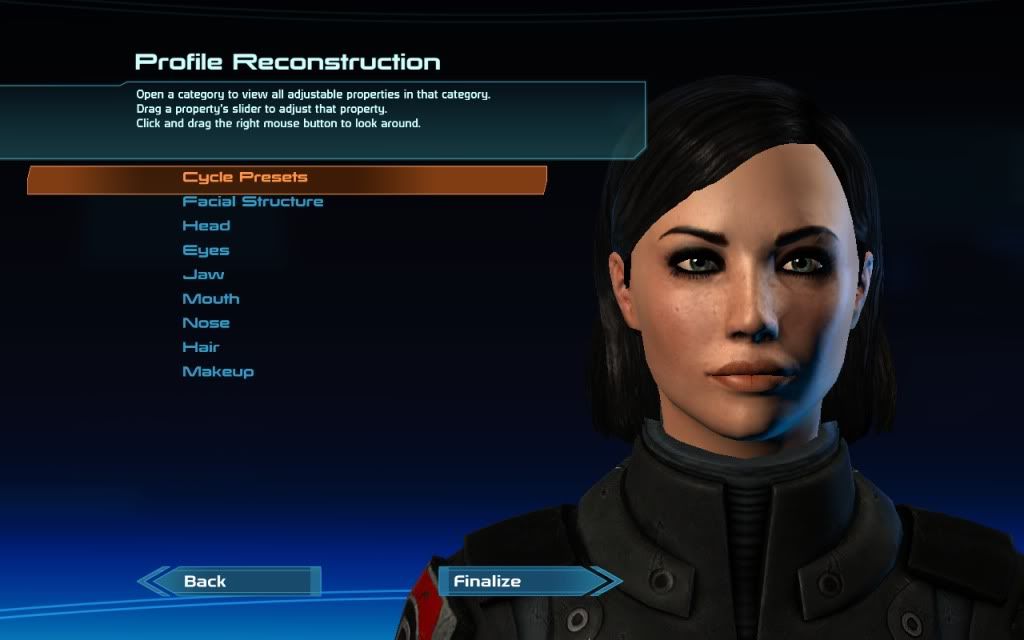The height and width of the screenshot is (640, 1024).
Task: Select the Cycle Presets option
Action: (x=245, y=178)
